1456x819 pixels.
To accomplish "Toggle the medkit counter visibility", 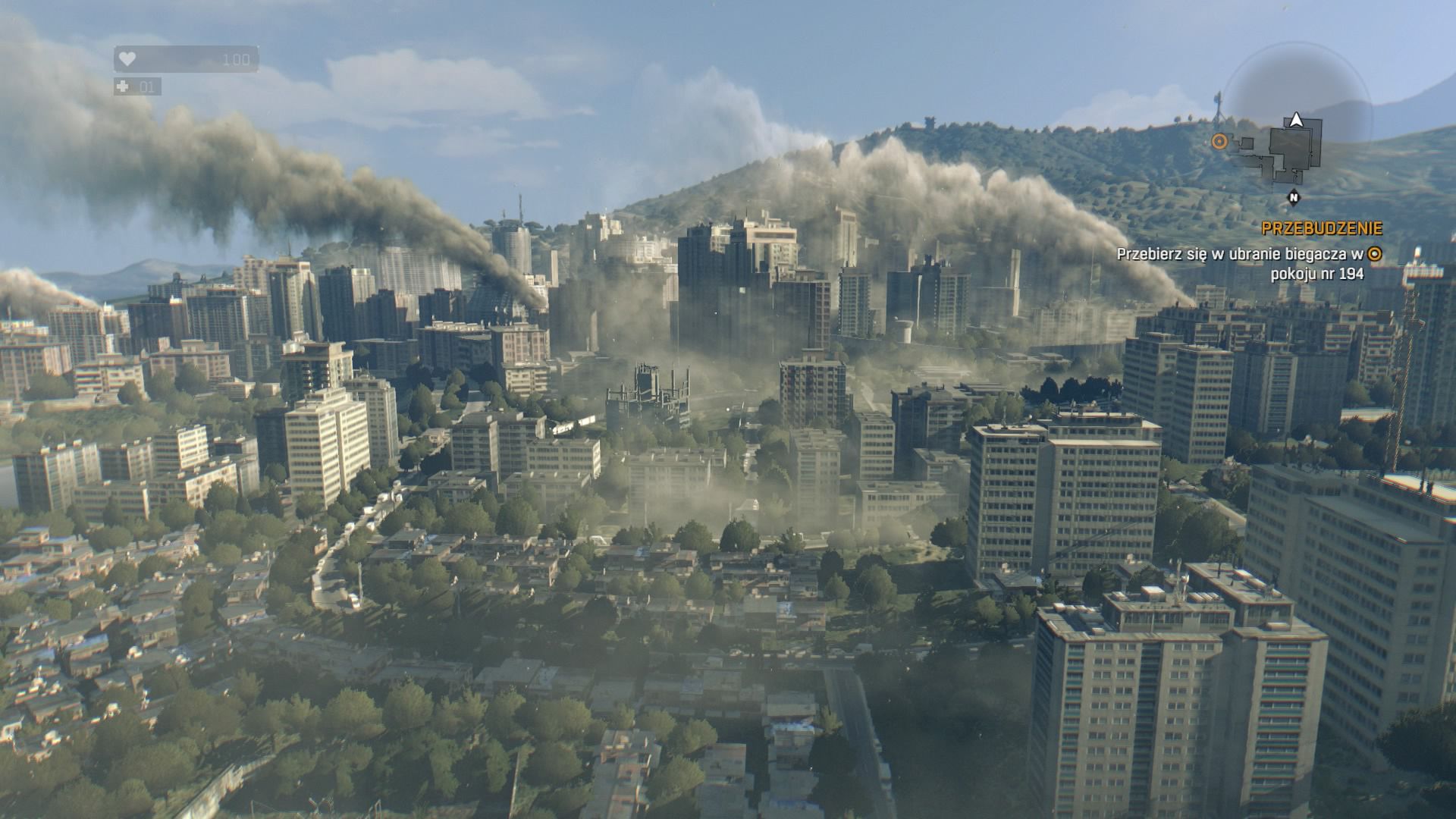I will tap(136, 86).
